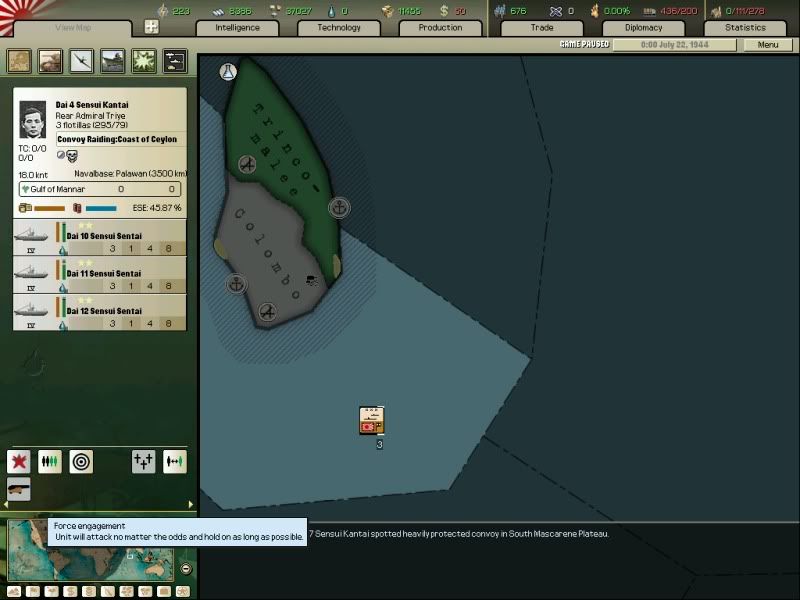Zoom out with the minimap minus button
Screen dimensions: 800x600
pos(185,569)
